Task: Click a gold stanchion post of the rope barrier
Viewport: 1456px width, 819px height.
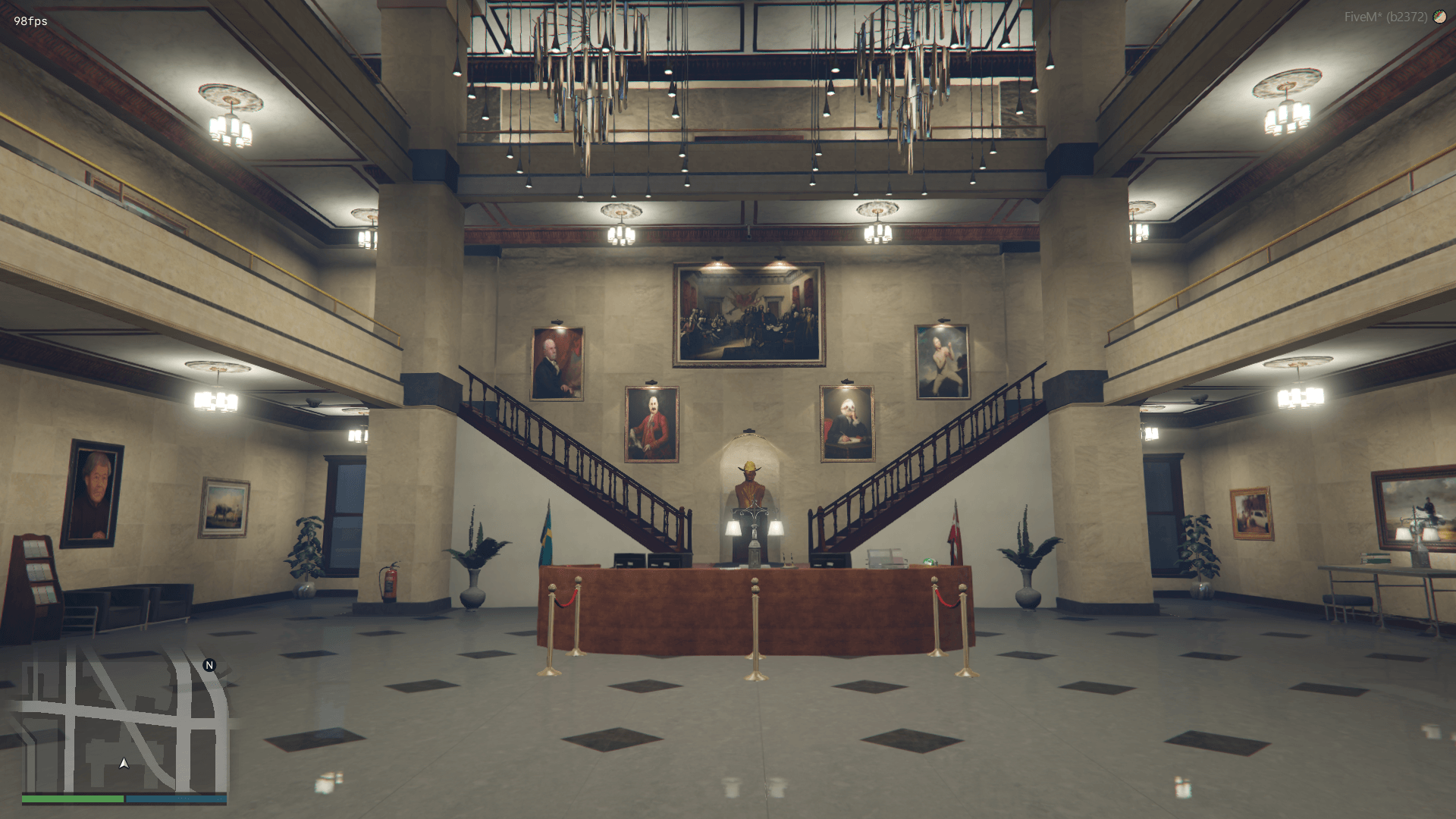Action: pos(754,629)
